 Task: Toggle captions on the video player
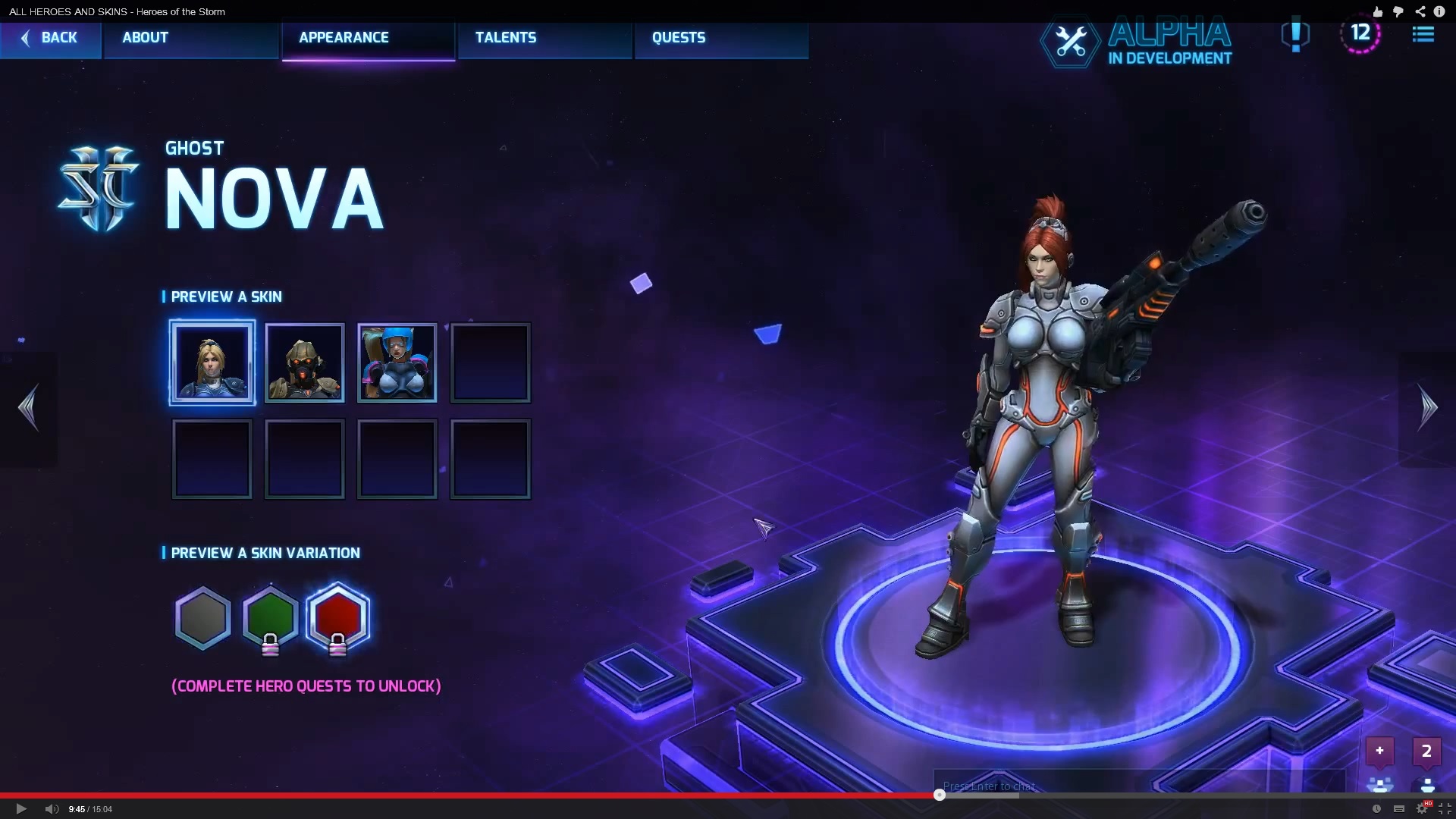1399,809
